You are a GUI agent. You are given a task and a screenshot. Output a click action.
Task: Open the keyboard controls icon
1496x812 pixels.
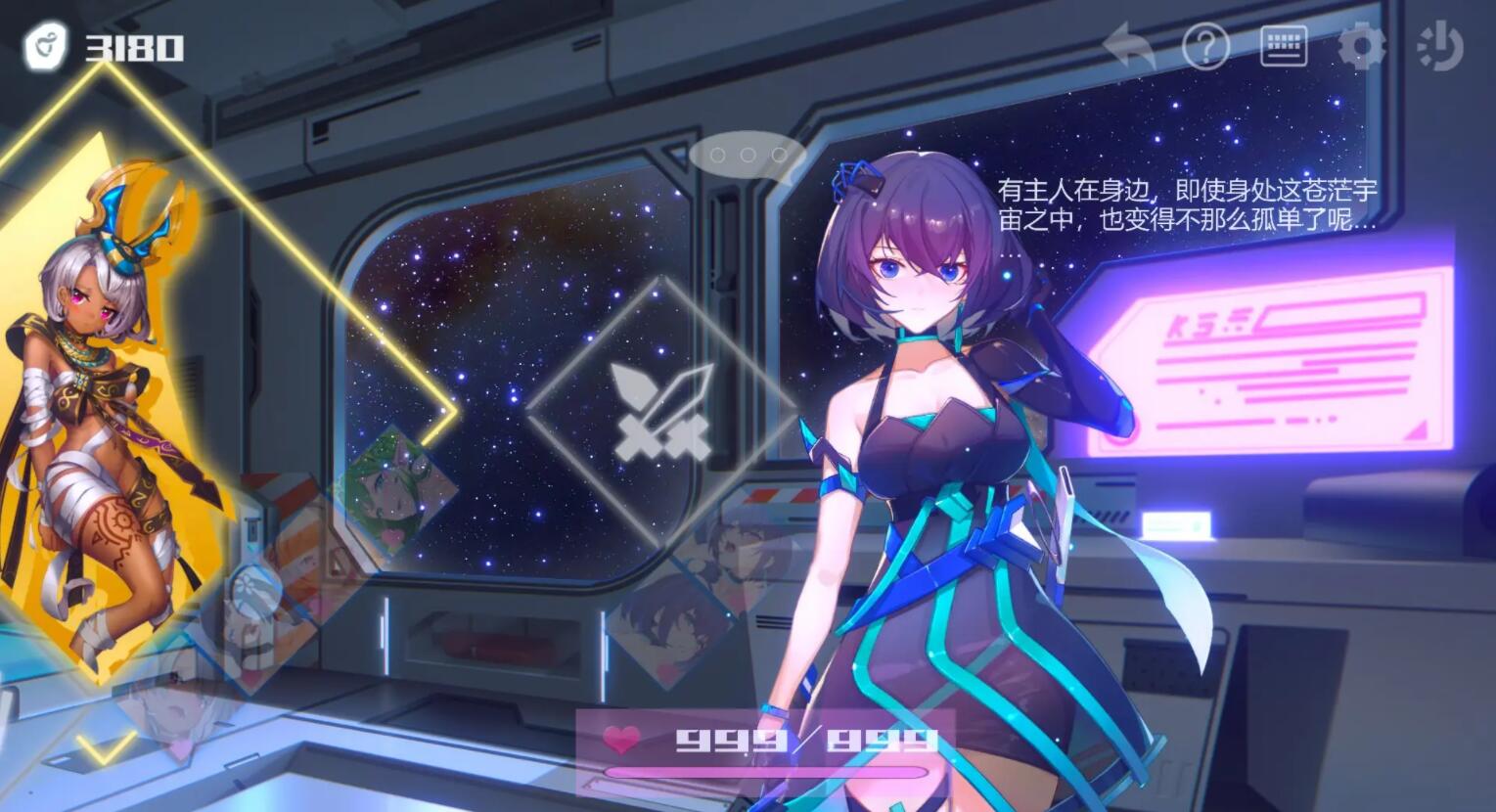click(x=1284, y=46)
